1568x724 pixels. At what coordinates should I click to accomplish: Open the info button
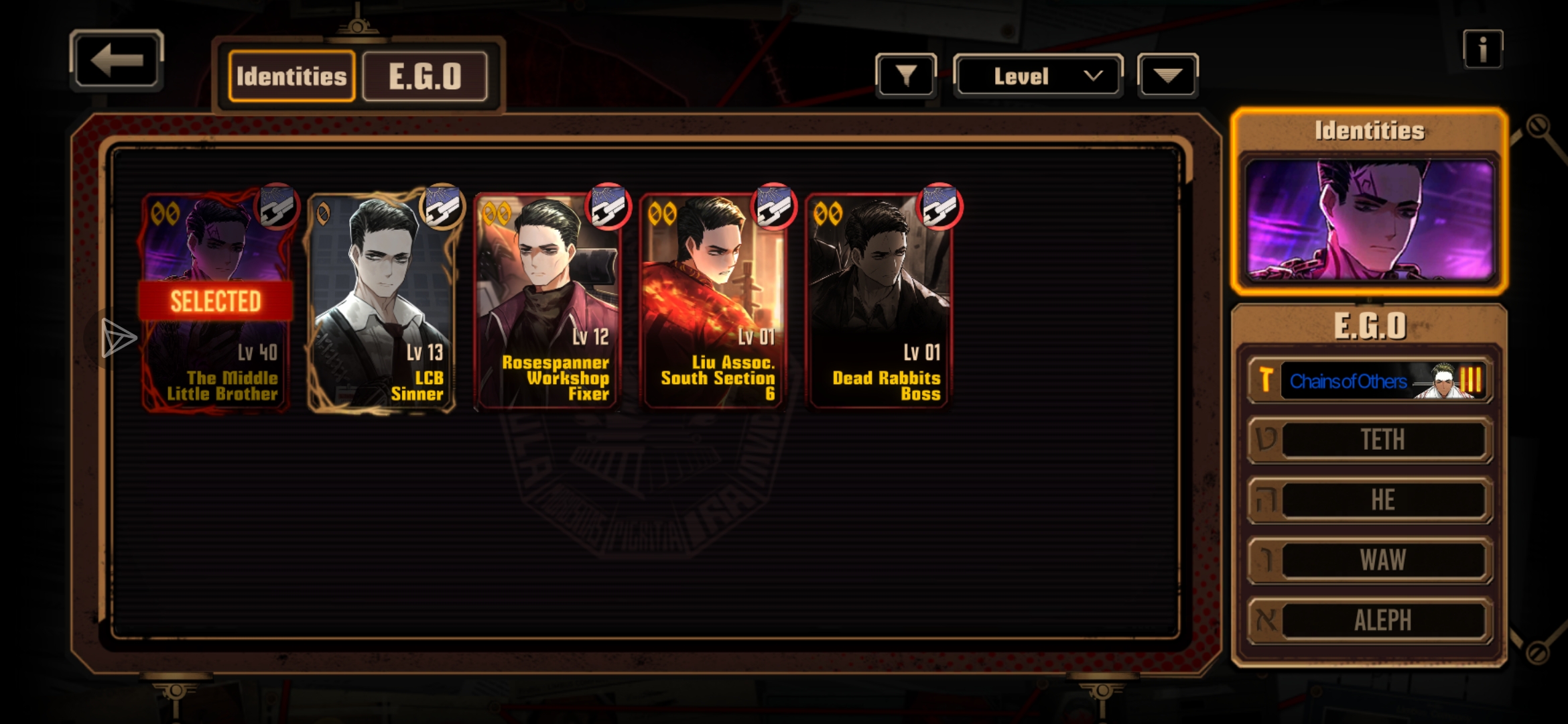coord(1482,50)
